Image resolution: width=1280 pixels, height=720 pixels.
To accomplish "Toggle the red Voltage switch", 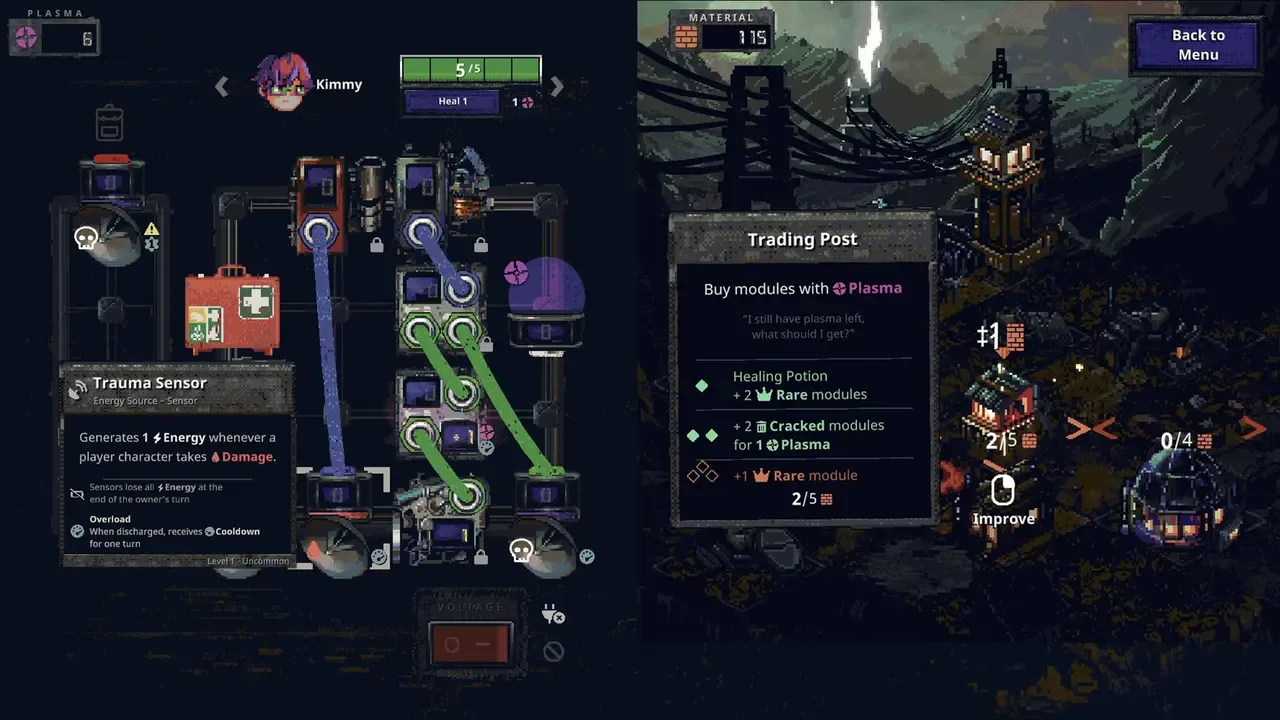I will click(x=470, y=643).
